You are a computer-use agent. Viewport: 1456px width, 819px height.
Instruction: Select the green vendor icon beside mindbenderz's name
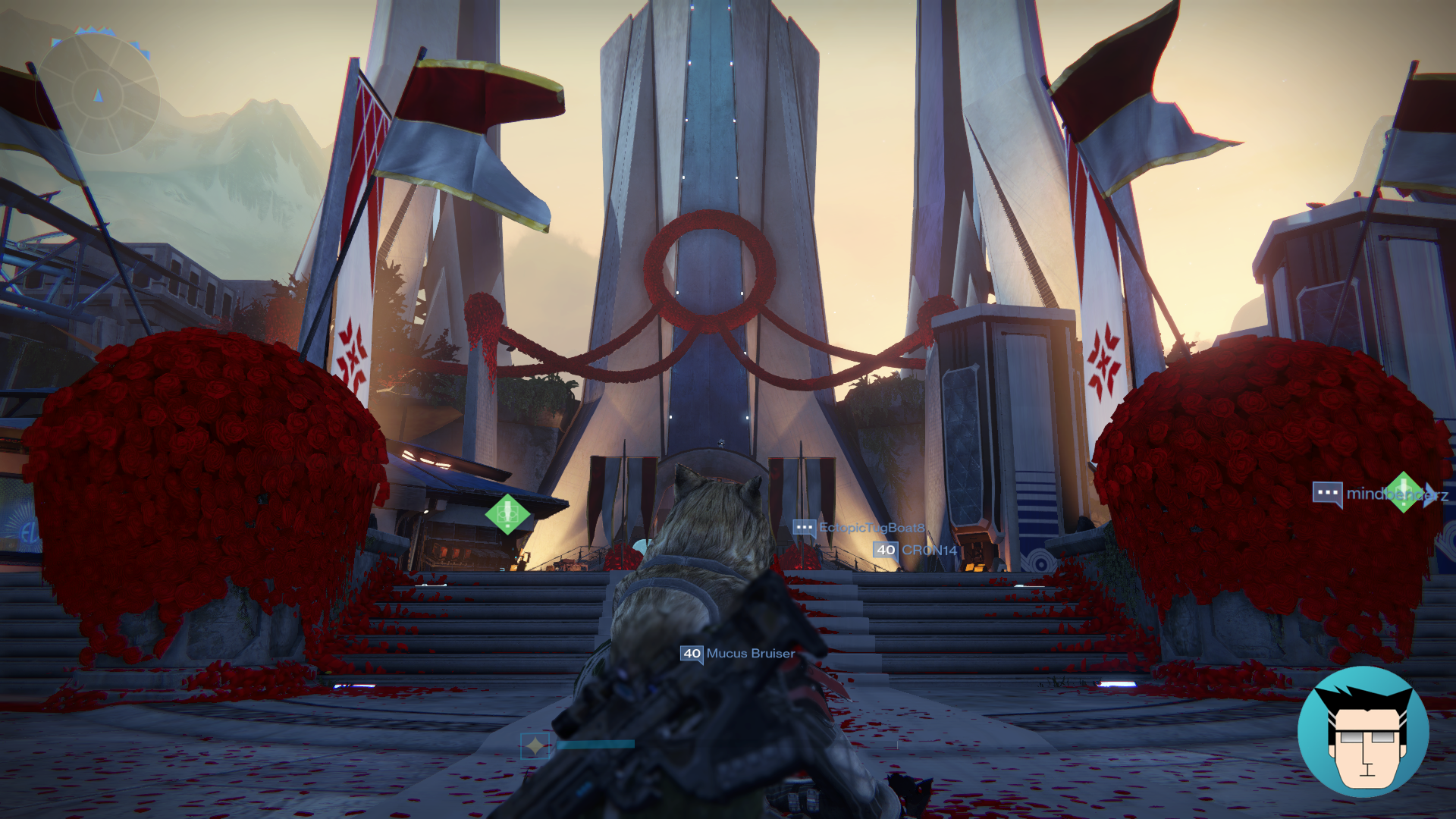(x=1404, y=491)
